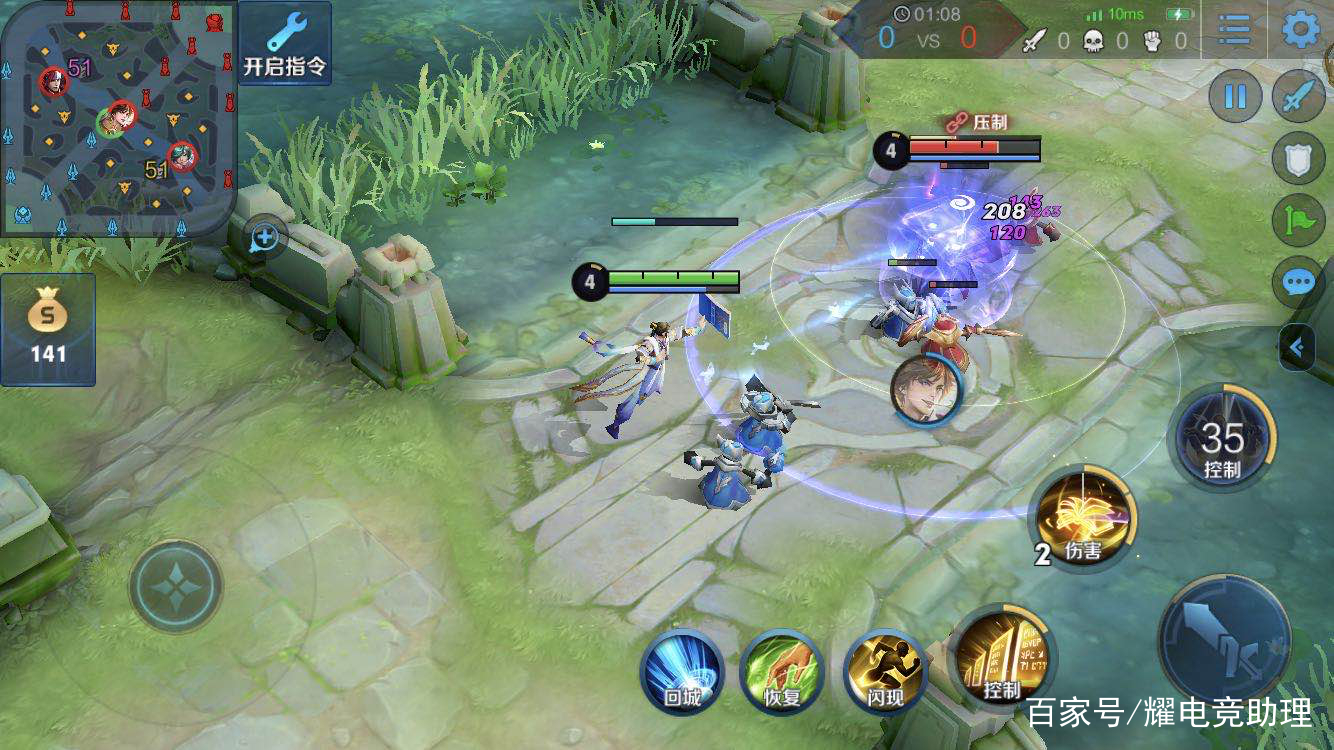Activate the 伤害 damage skill
Viewport: 1334px width, 750px height.
pyautogui.click(x=1084, y=518)
